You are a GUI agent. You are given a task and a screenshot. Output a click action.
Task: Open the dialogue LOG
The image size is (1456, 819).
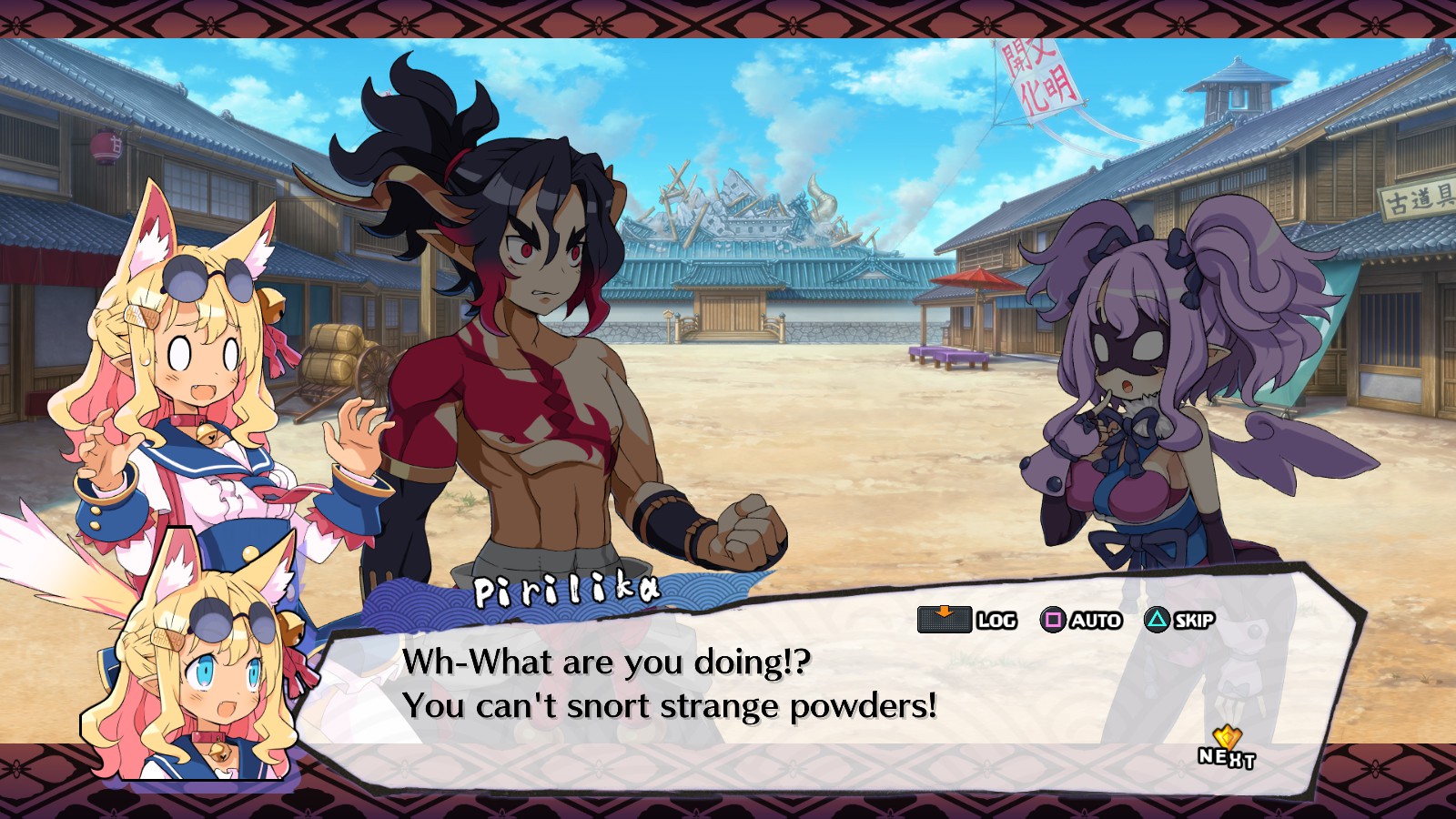click(x=966, y=621)
